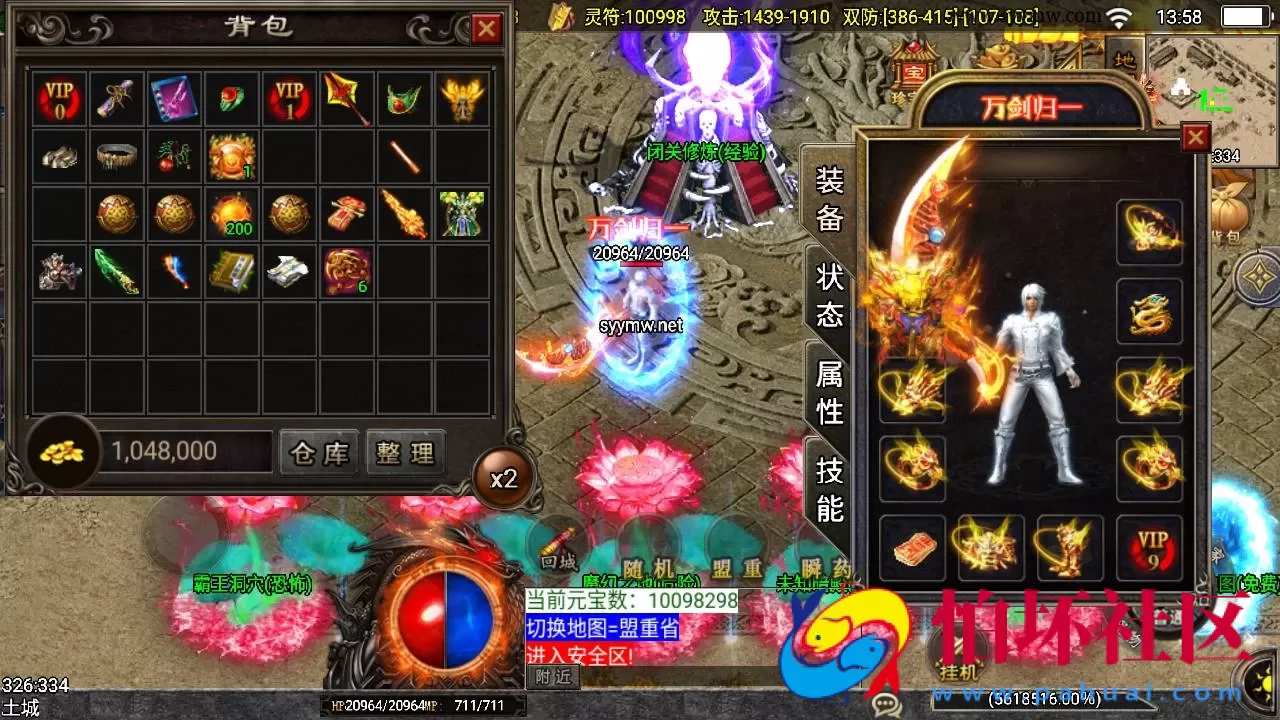Click the VIP9 equipment slot icon

coord(1151,546)
